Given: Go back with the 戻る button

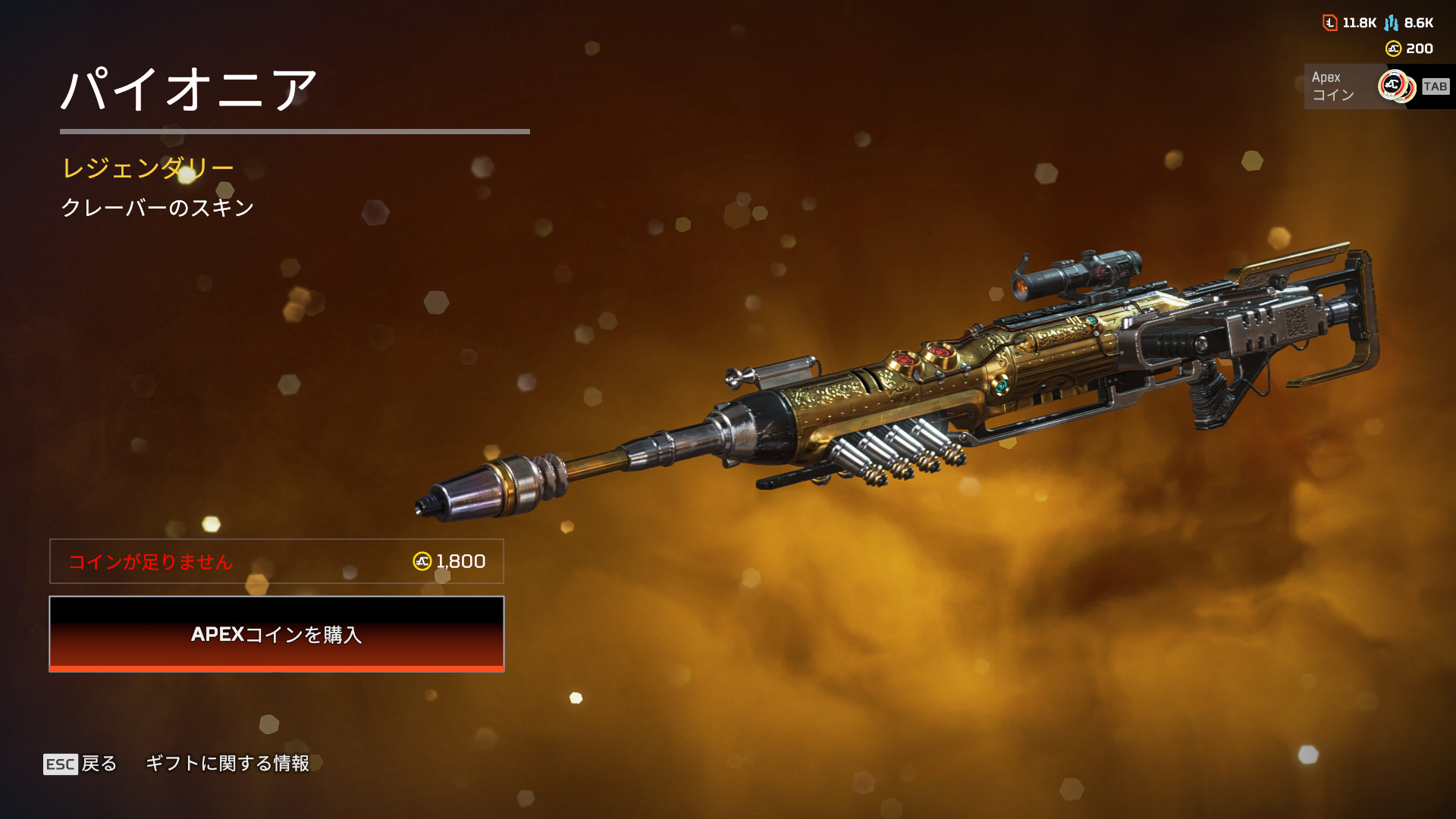Looking at the screenshot, I should (x=80, y=764).
